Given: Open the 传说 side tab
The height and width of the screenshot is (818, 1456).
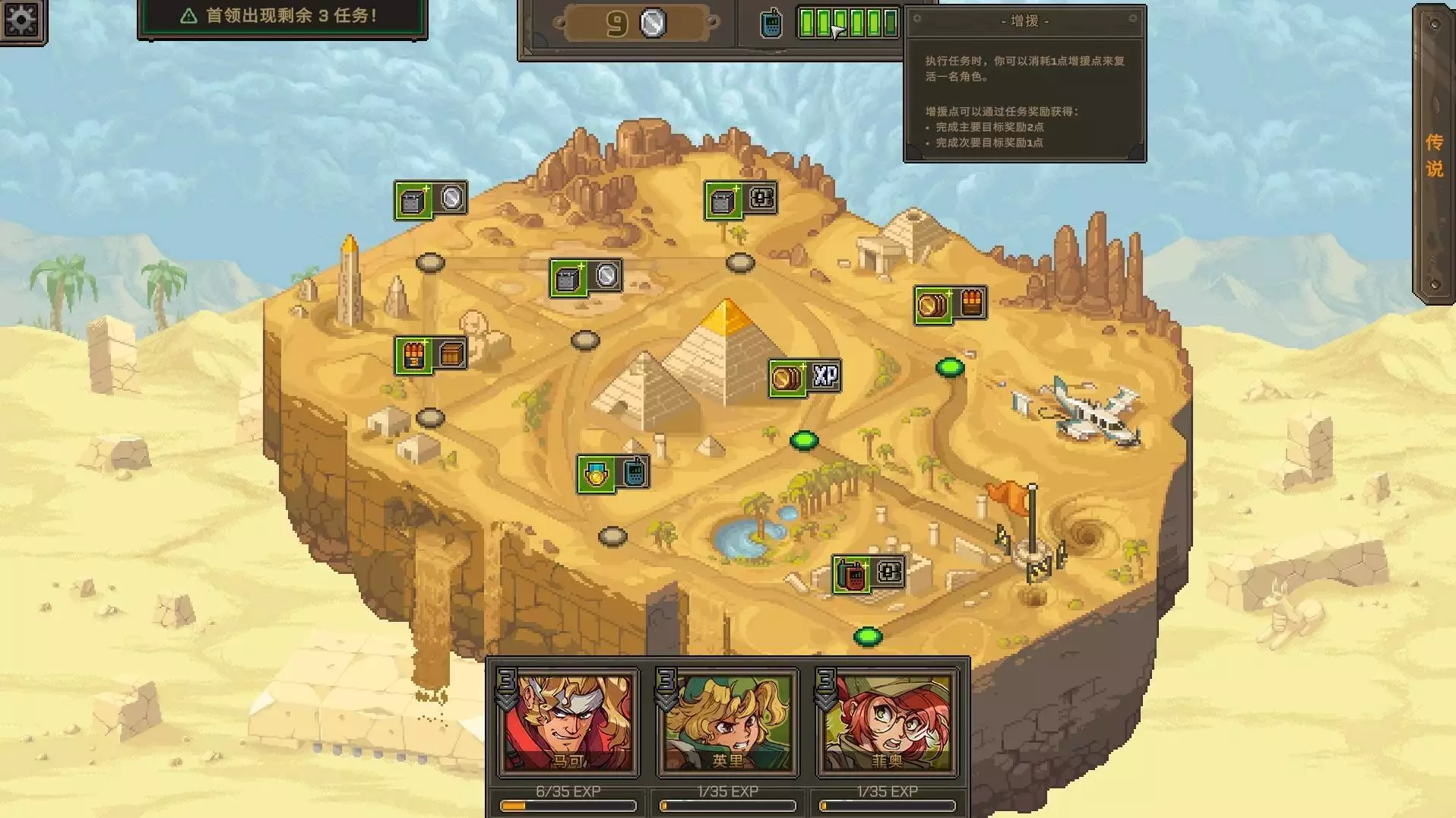Looking at the screenshot, I should (x=1433, y=154).
